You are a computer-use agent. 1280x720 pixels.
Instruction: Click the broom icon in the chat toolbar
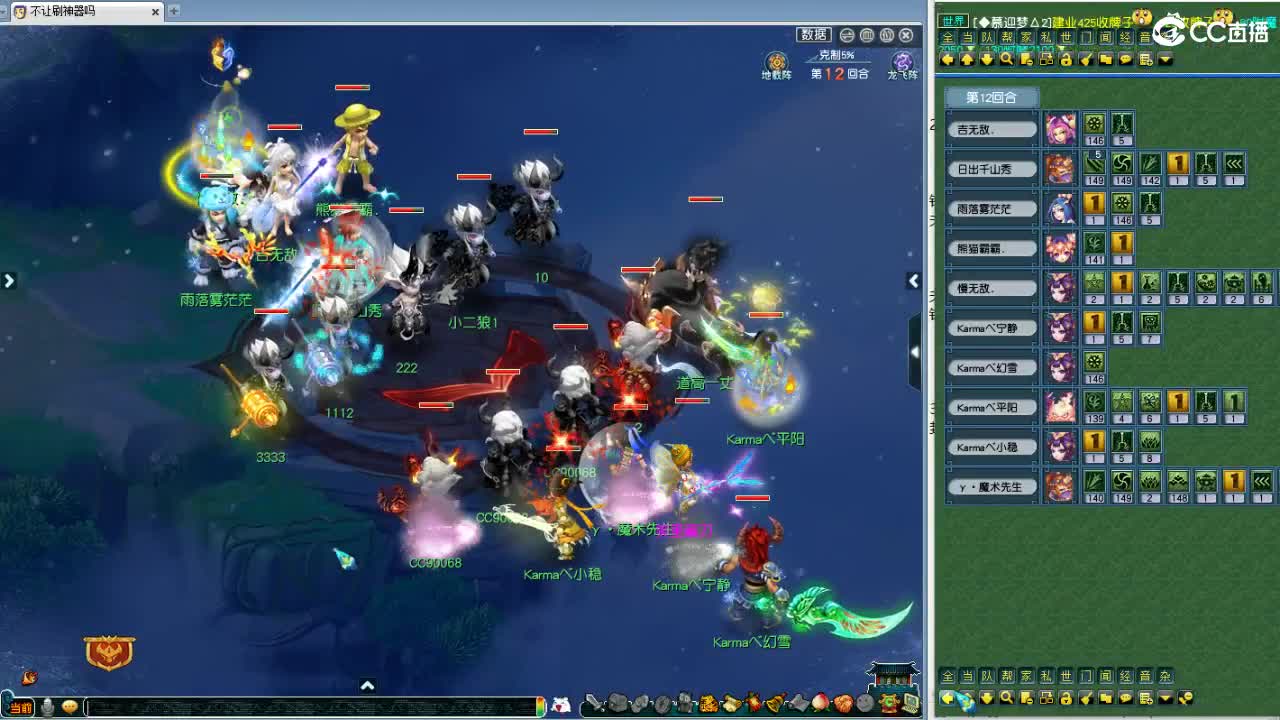(1085, 60)
